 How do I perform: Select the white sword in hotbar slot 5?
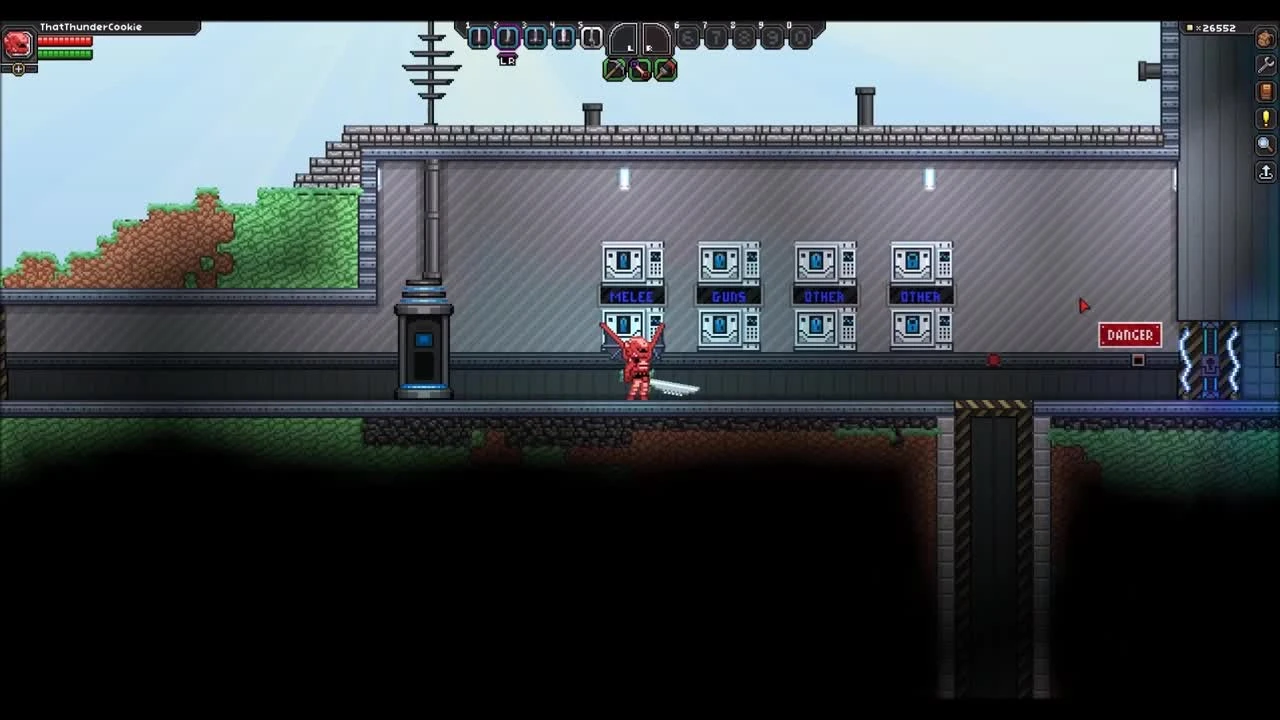(x=592, y=36)
